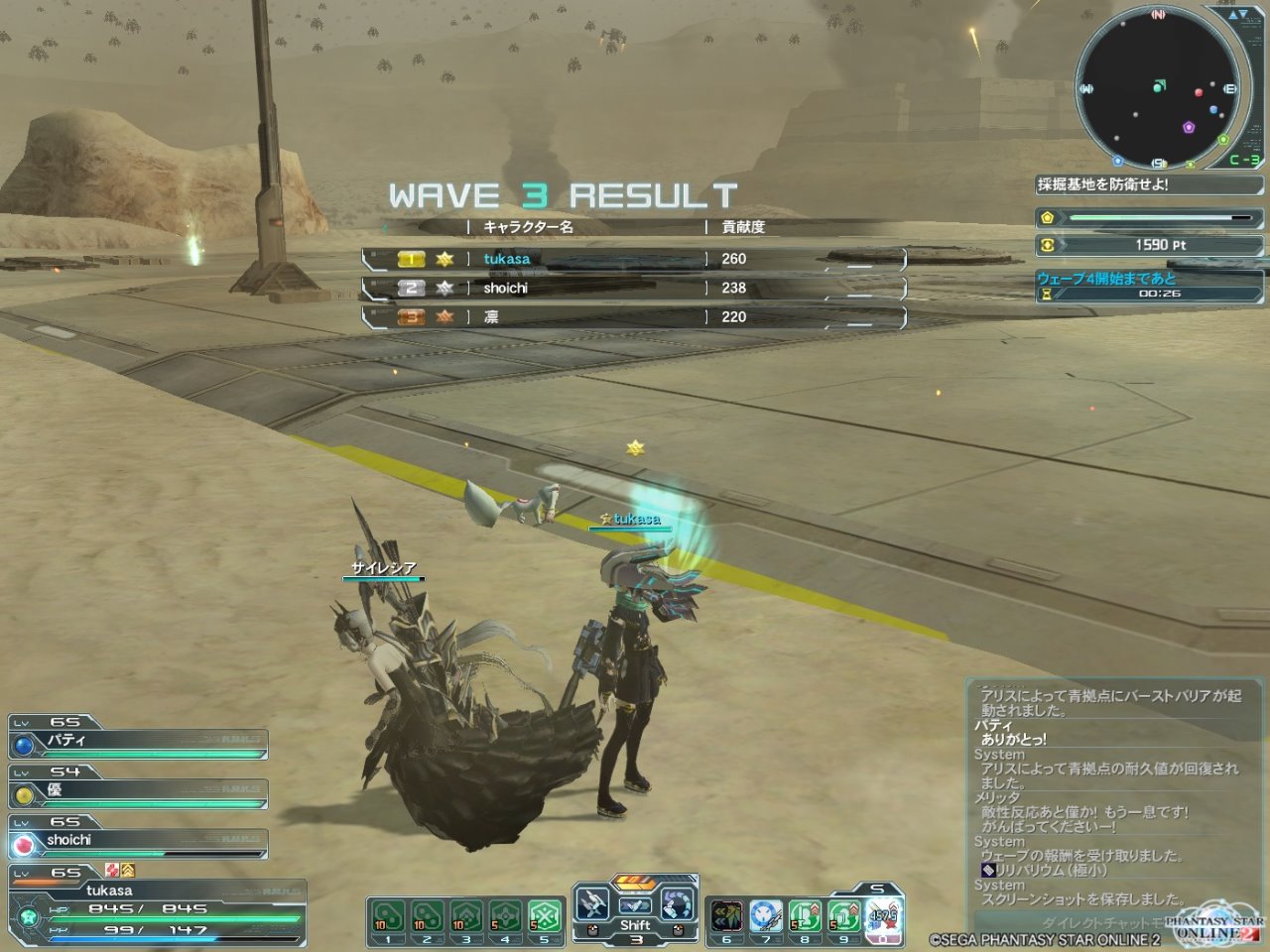Select hotbar slot 1 item
Viewport: 1270px width, 952px height.
pos(387,917)
